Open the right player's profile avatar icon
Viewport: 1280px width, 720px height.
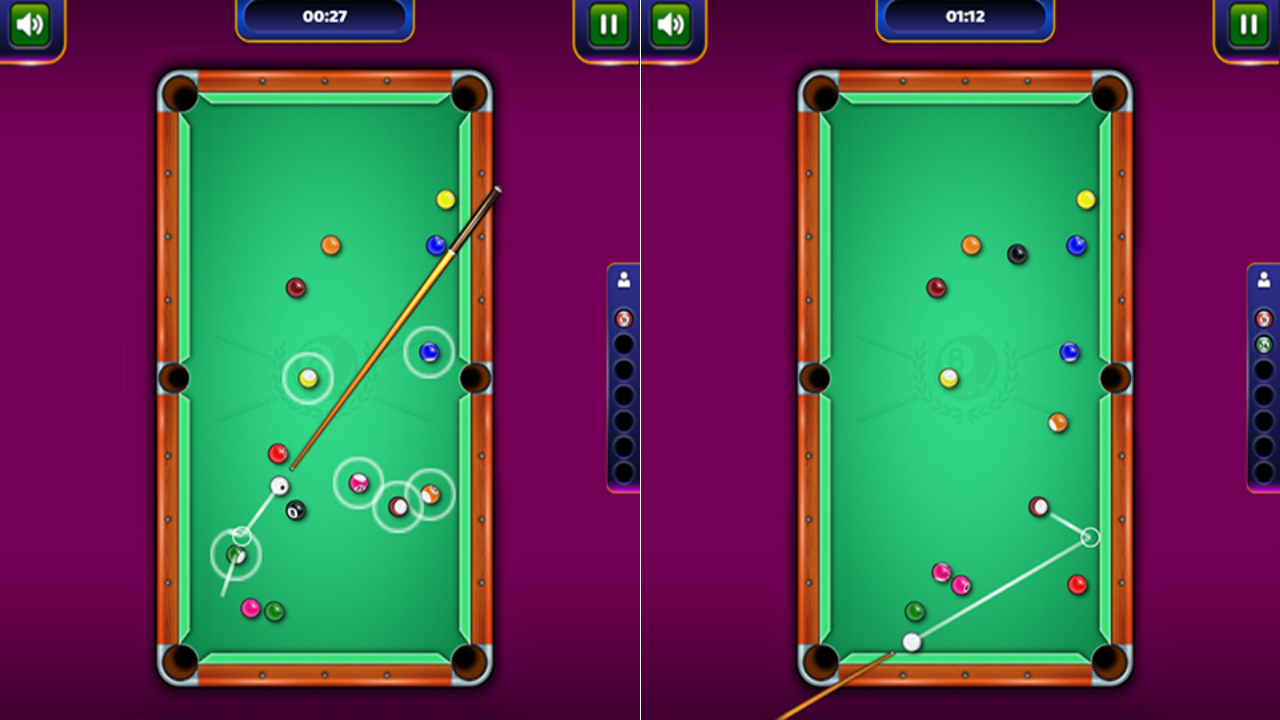pos(1266,281)
